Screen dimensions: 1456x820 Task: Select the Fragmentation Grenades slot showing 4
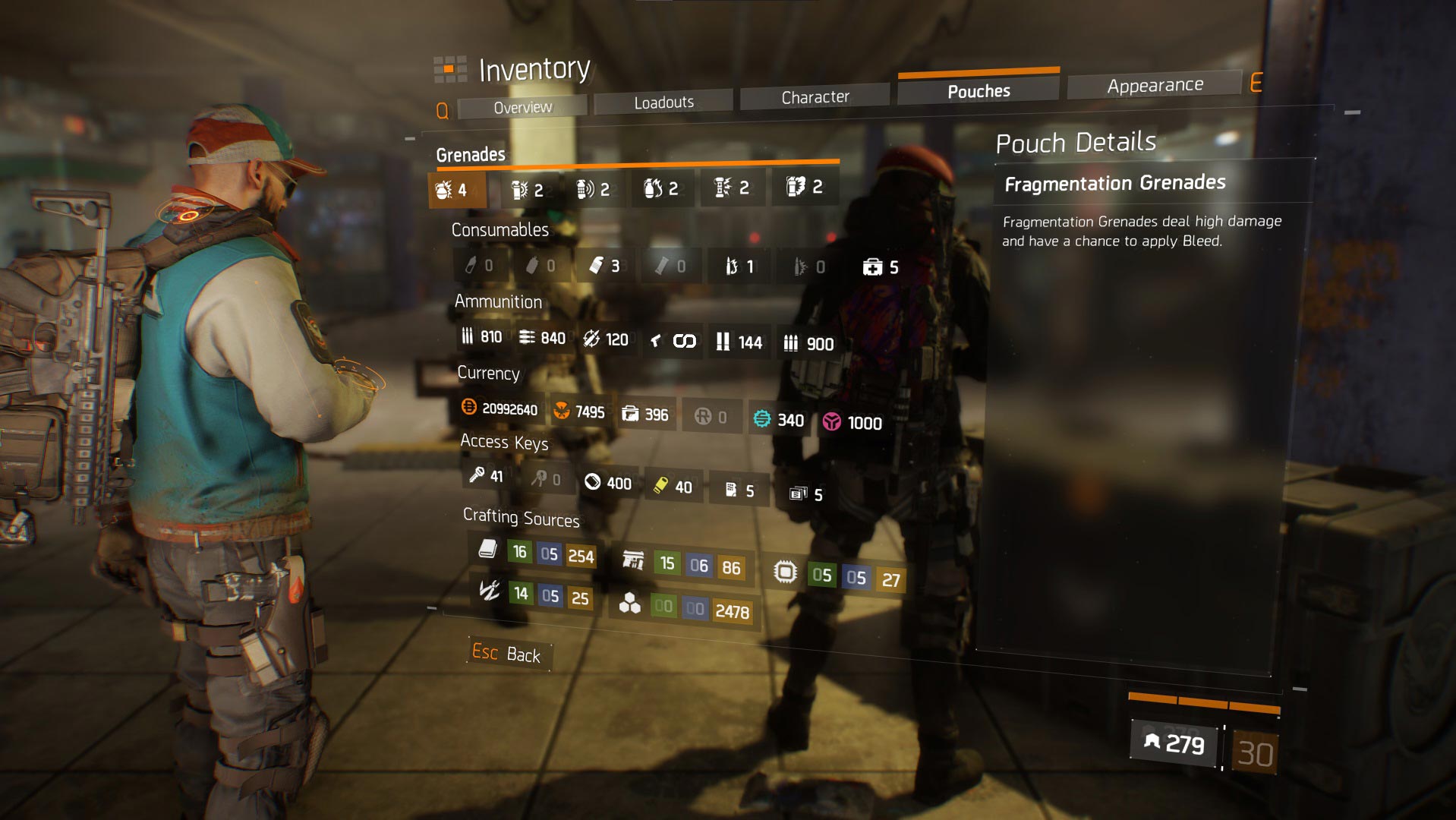click(453, 189)
